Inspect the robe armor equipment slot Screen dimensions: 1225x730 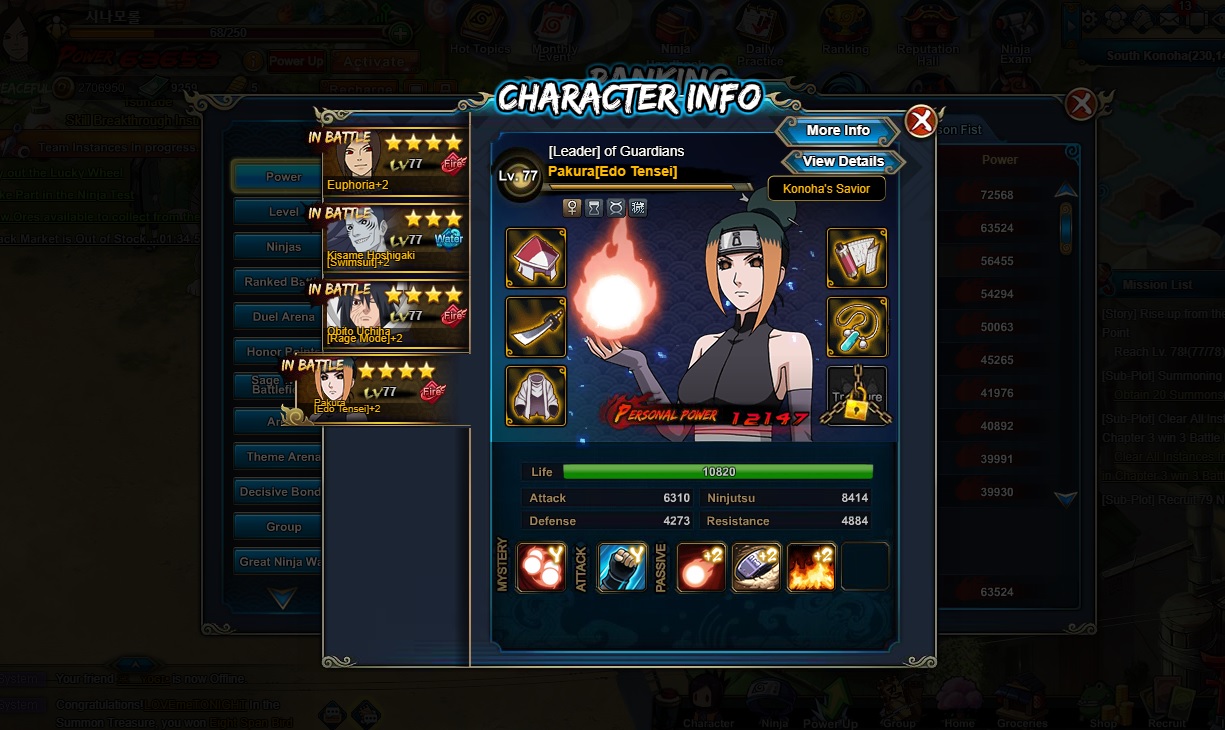[x=536, y=396]
